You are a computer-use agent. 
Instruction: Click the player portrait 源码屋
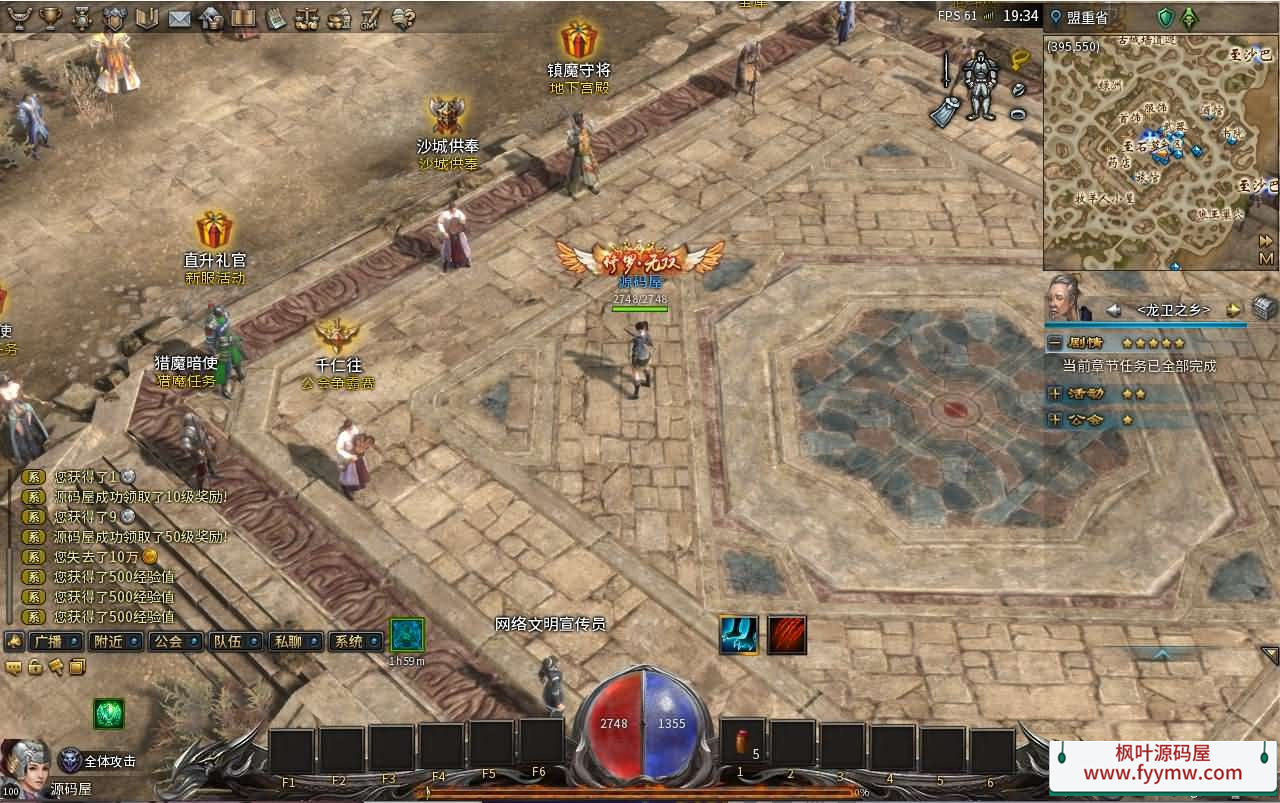(28, 763)
